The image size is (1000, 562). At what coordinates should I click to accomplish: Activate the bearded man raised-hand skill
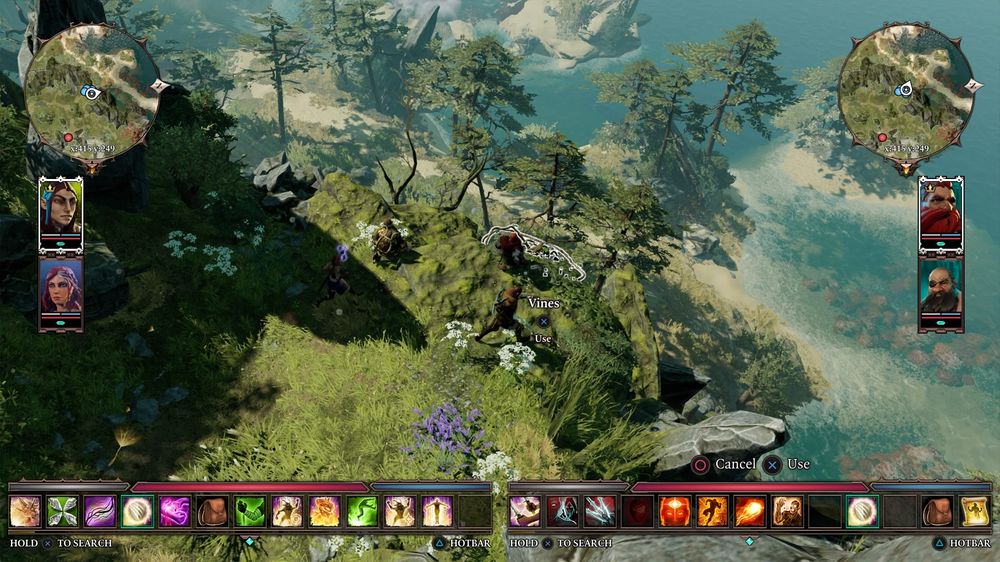pyautogui.click(x=786, y=511)
